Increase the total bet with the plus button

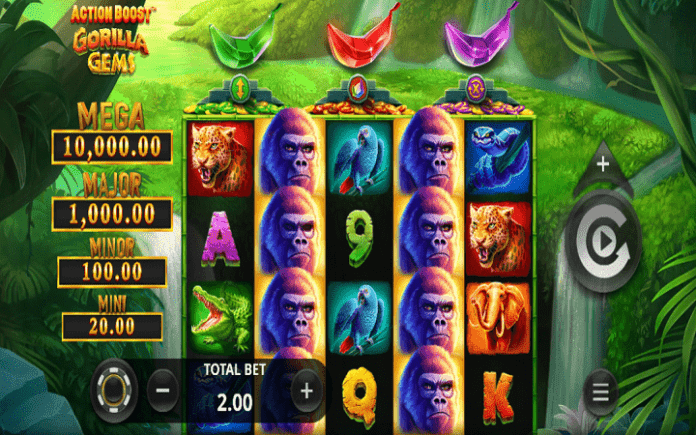[x=306, y=389]
